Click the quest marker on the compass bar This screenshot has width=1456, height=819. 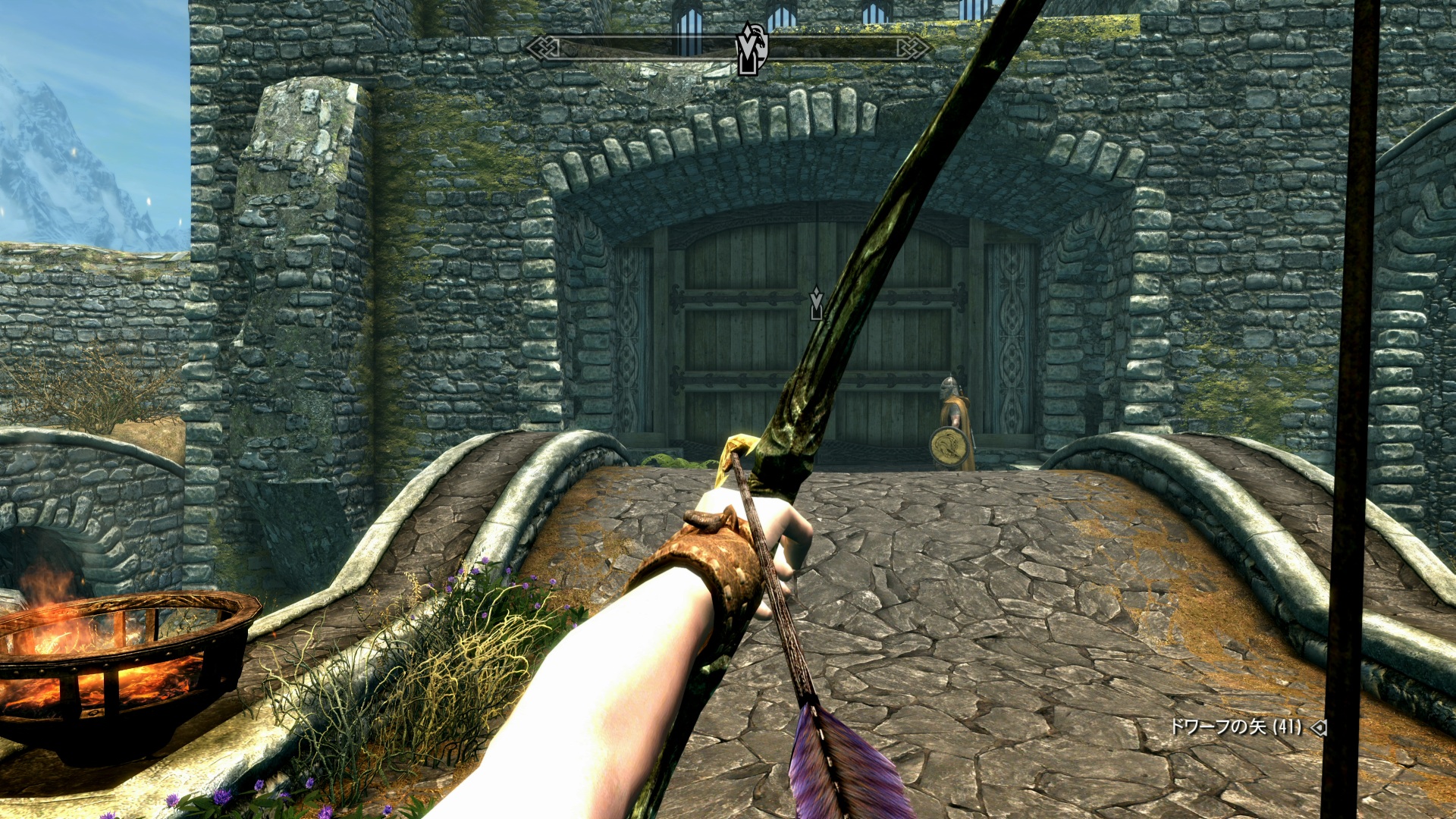click(x=751, y=49)
